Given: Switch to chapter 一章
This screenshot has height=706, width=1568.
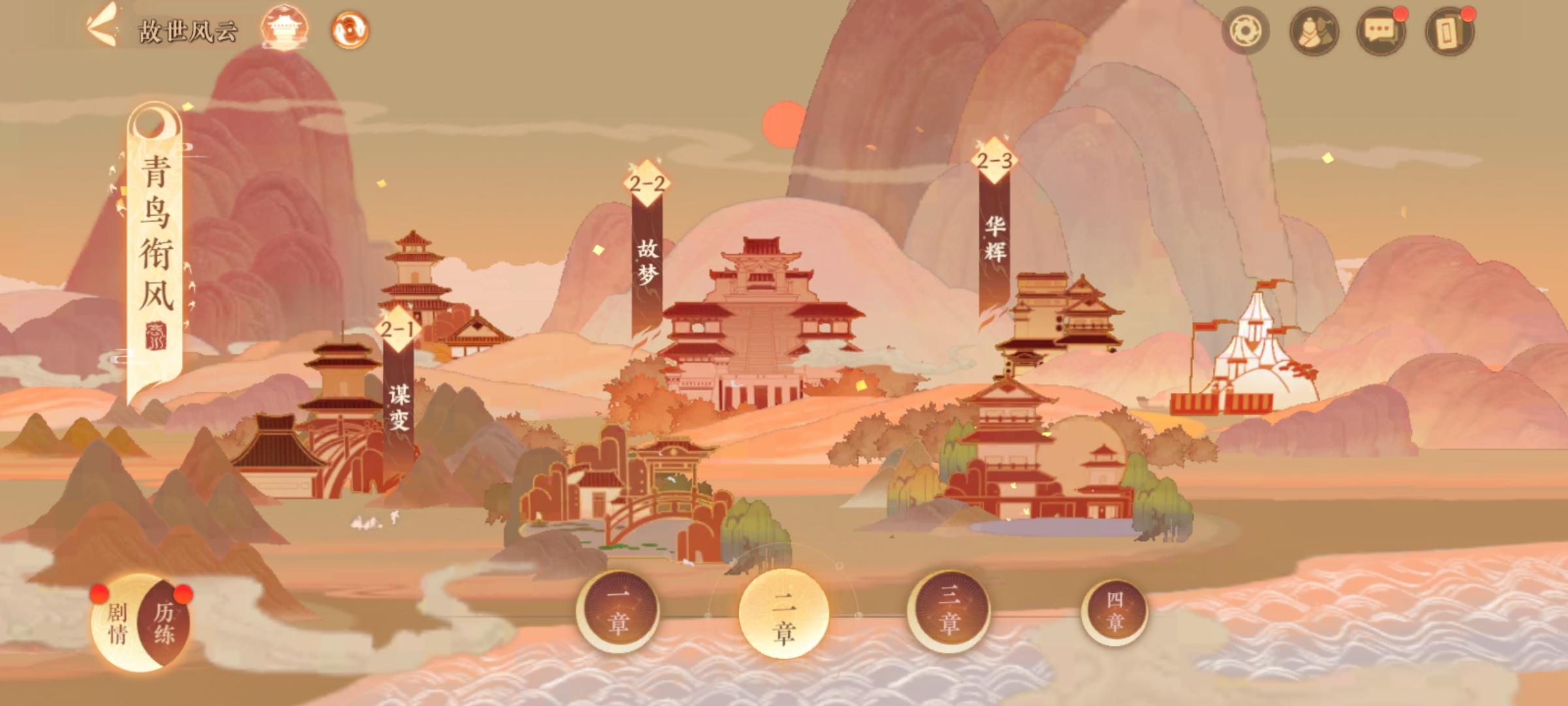Looking at the screenshot, I should [x=618, y=611].
